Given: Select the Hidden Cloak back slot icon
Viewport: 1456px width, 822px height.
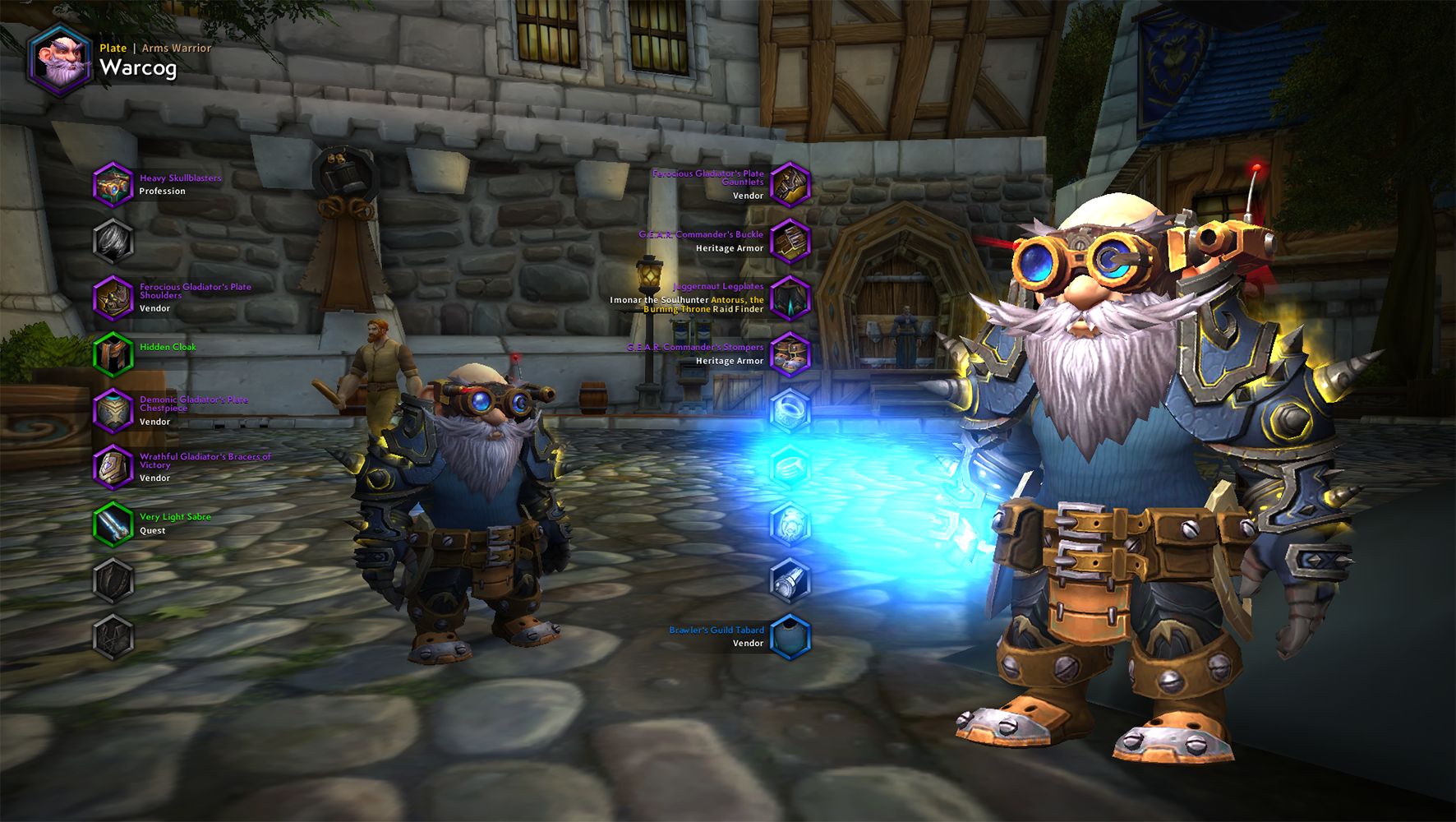Looking at the screenshot, I should (113, 353).
